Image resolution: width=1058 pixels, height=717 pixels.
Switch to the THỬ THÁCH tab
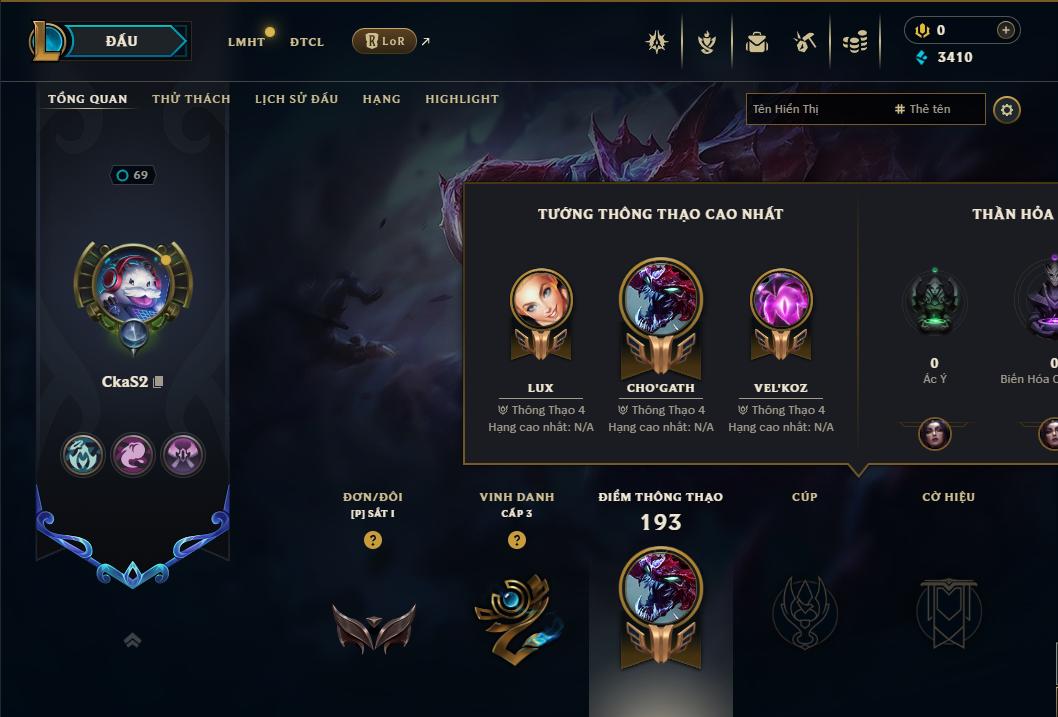pyautogui.click(x=191, y=99)
